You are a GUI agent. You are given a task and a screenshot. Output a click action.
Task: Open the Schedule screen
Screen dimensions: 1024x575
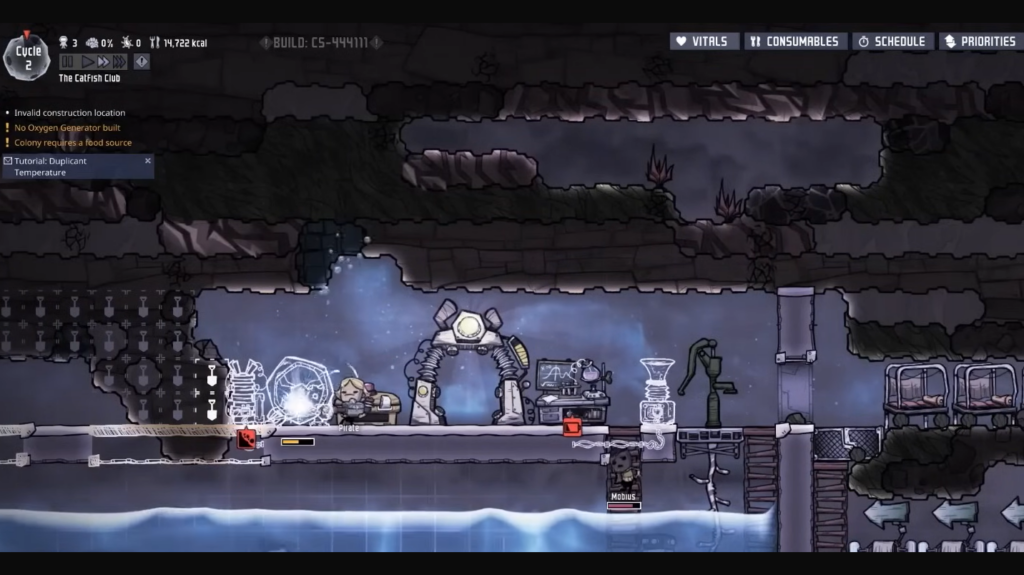pyautogui.click(x=892, y=42)
